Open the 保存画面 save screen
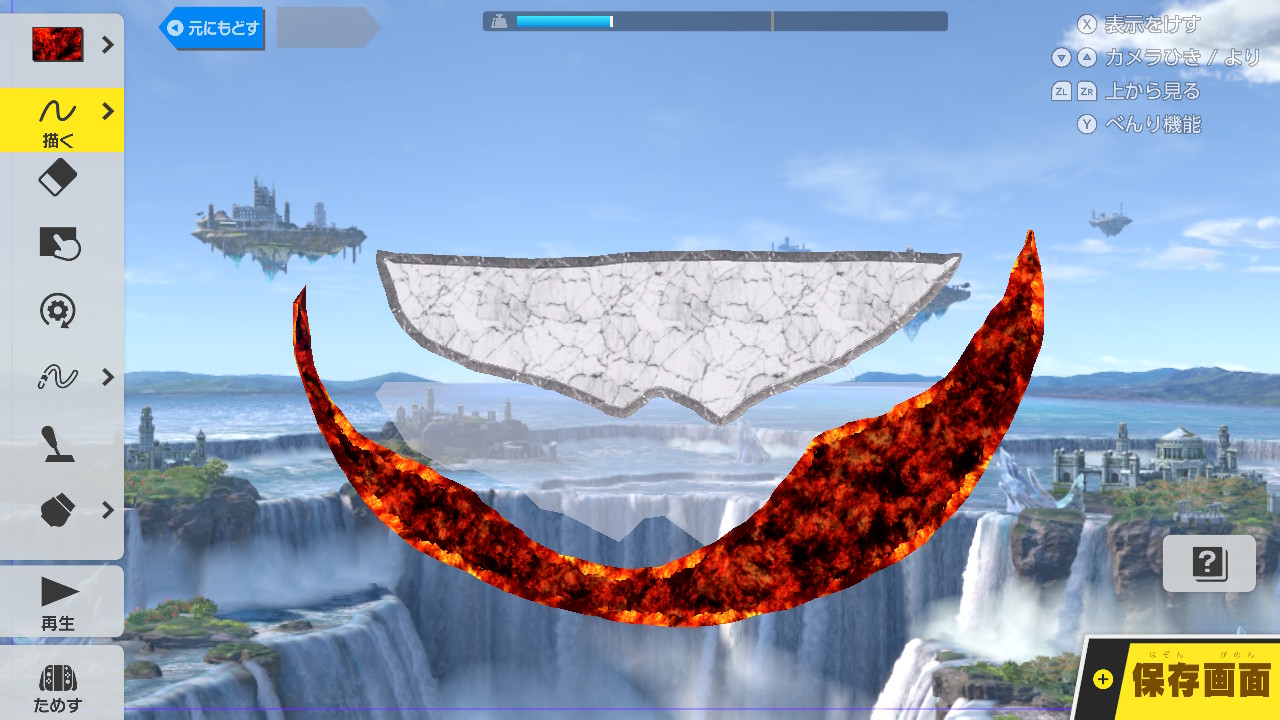 [1186, 680]
